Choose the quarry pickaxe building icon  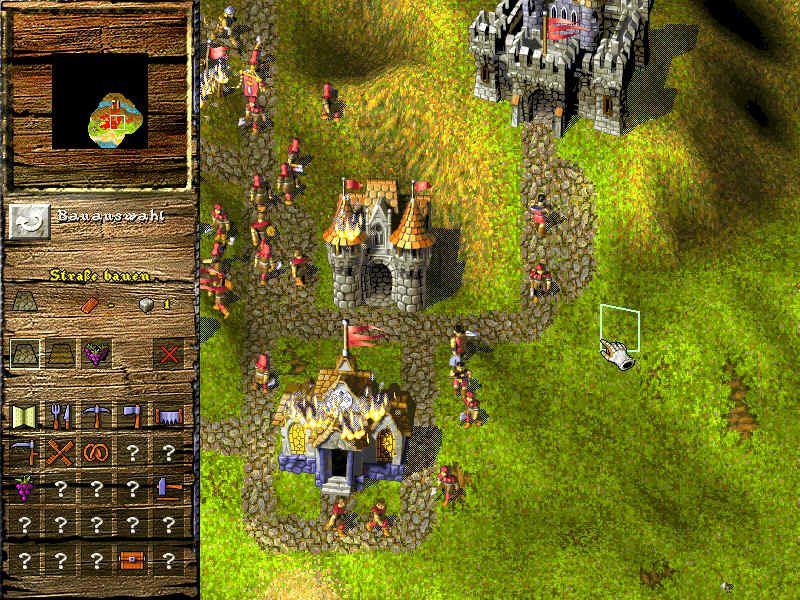(97, 416)
